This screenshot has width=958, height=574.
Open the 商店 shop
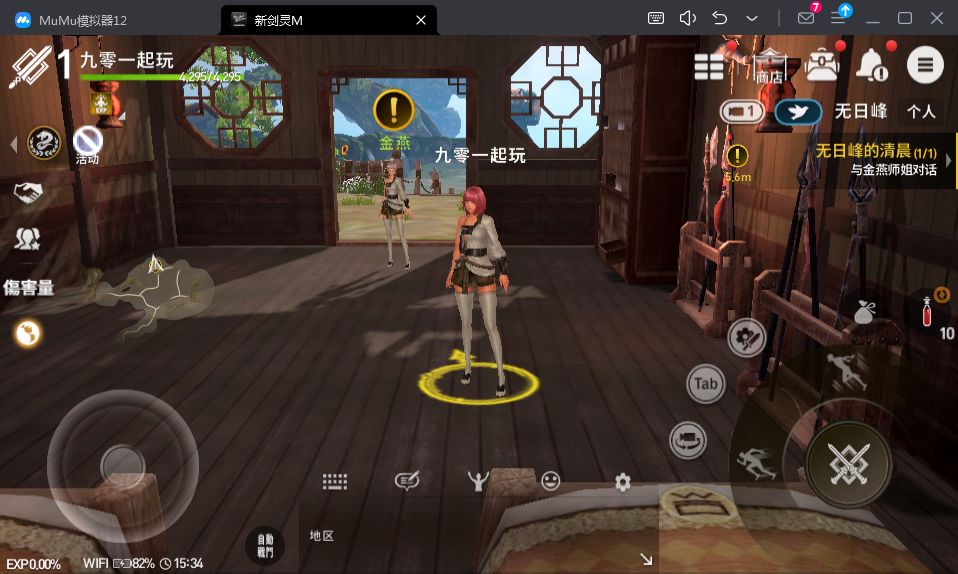769,65
